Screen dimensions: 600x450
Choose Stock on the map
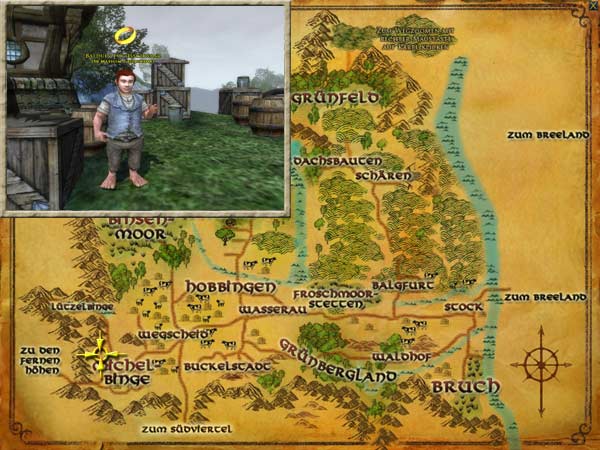coord(462,307)
